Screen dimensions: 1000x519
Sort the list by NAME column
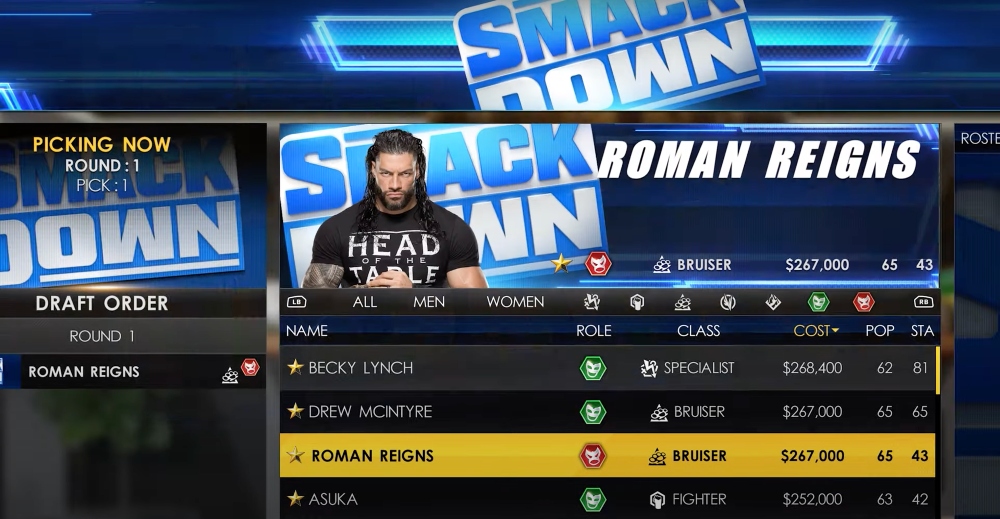pyautogui.click(x=306, y=330)
